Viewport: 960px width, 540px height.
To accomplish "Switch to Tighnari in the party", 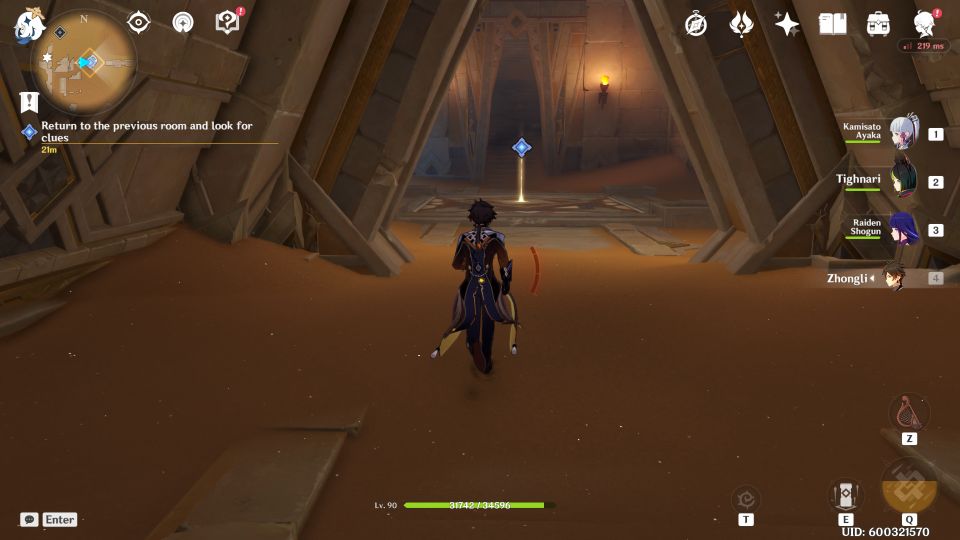I will [903, 181].
